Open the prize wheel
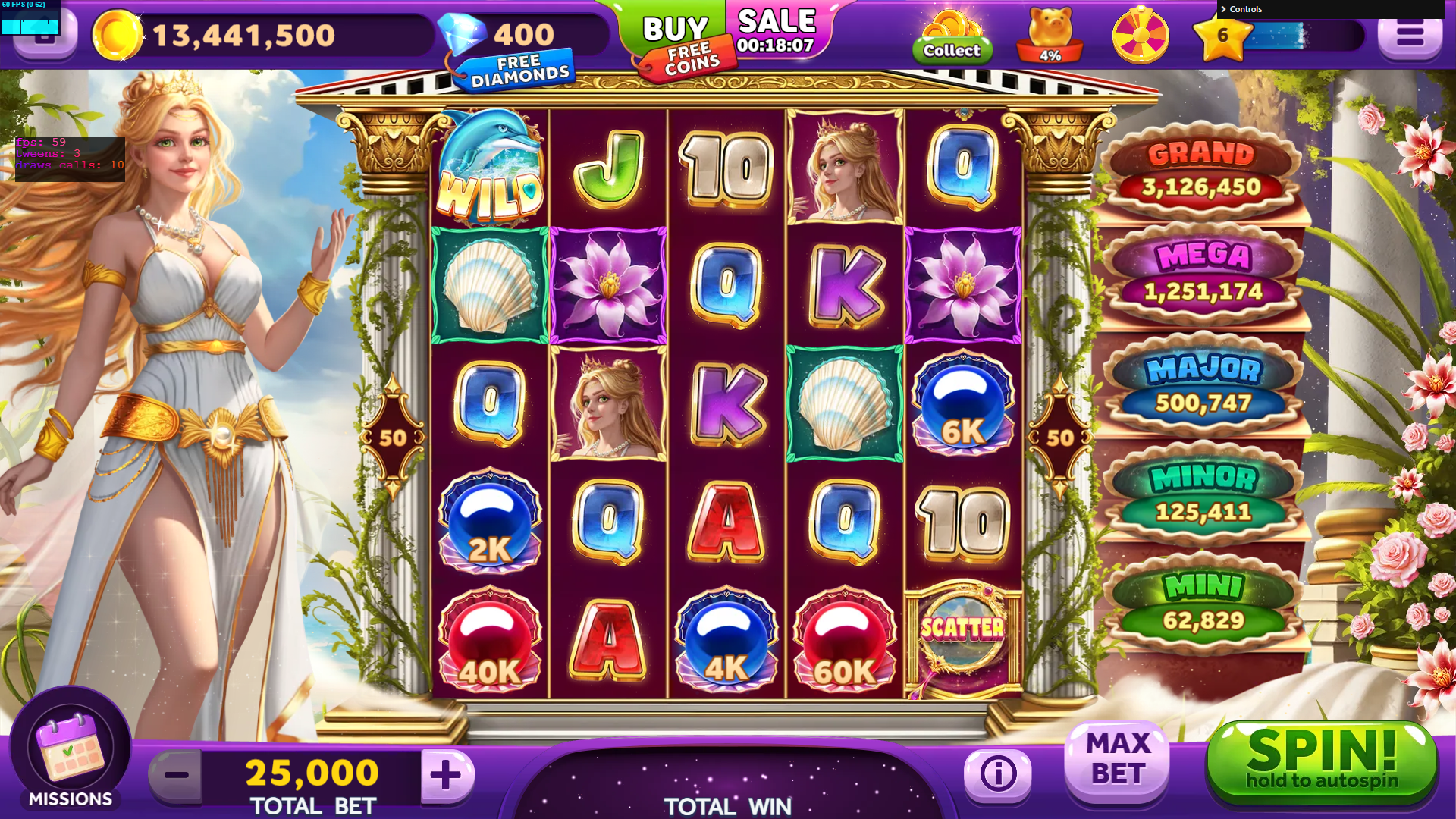 point(1141,35)
